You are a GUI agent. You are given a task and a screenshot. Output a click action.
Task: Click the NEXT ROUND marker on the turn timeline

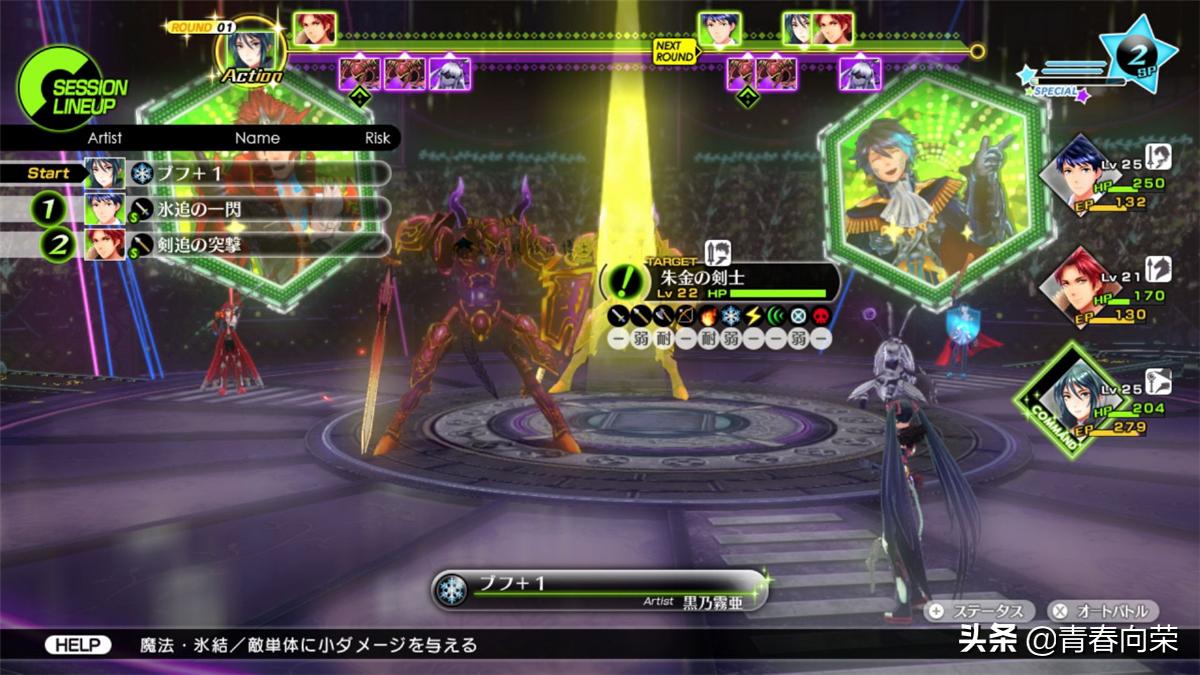click(673, 49)
